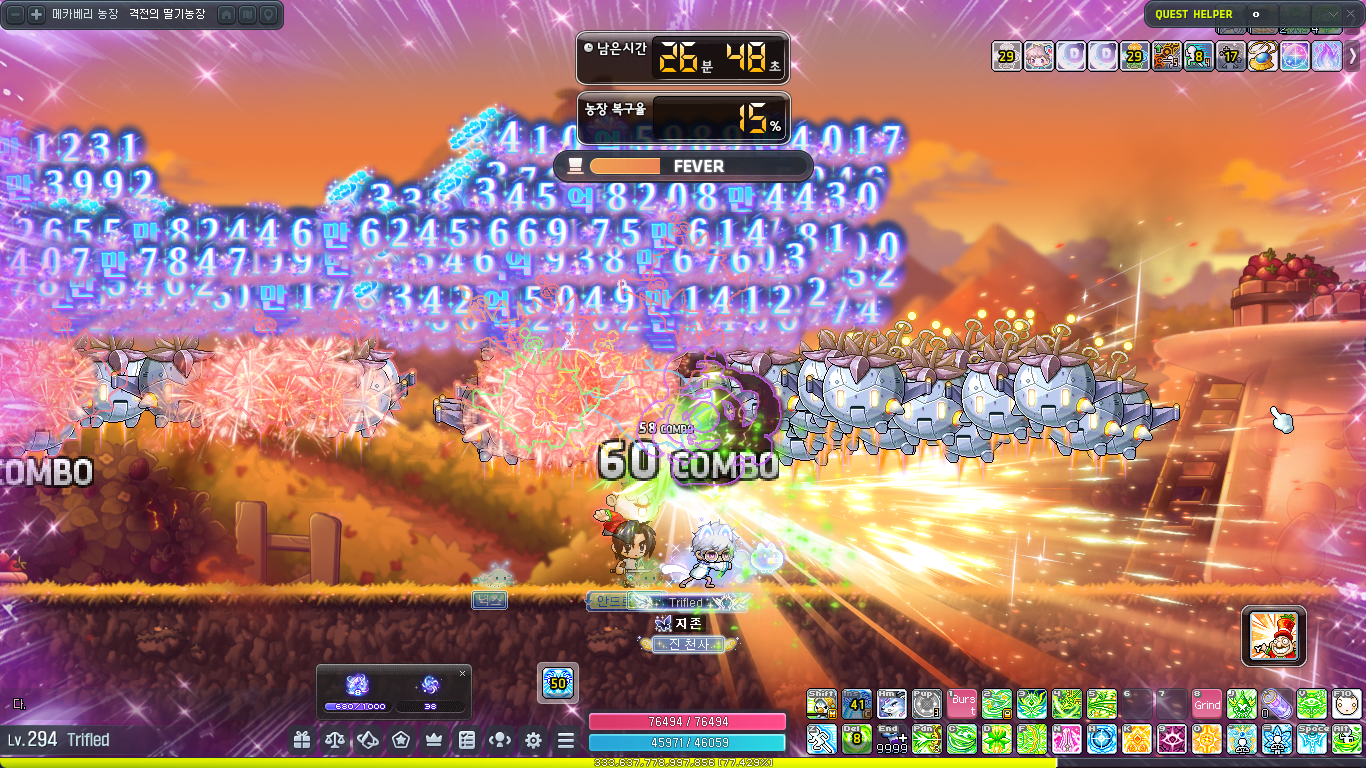
Task: Click the minimap minus button
Action: tap(16, 15)
